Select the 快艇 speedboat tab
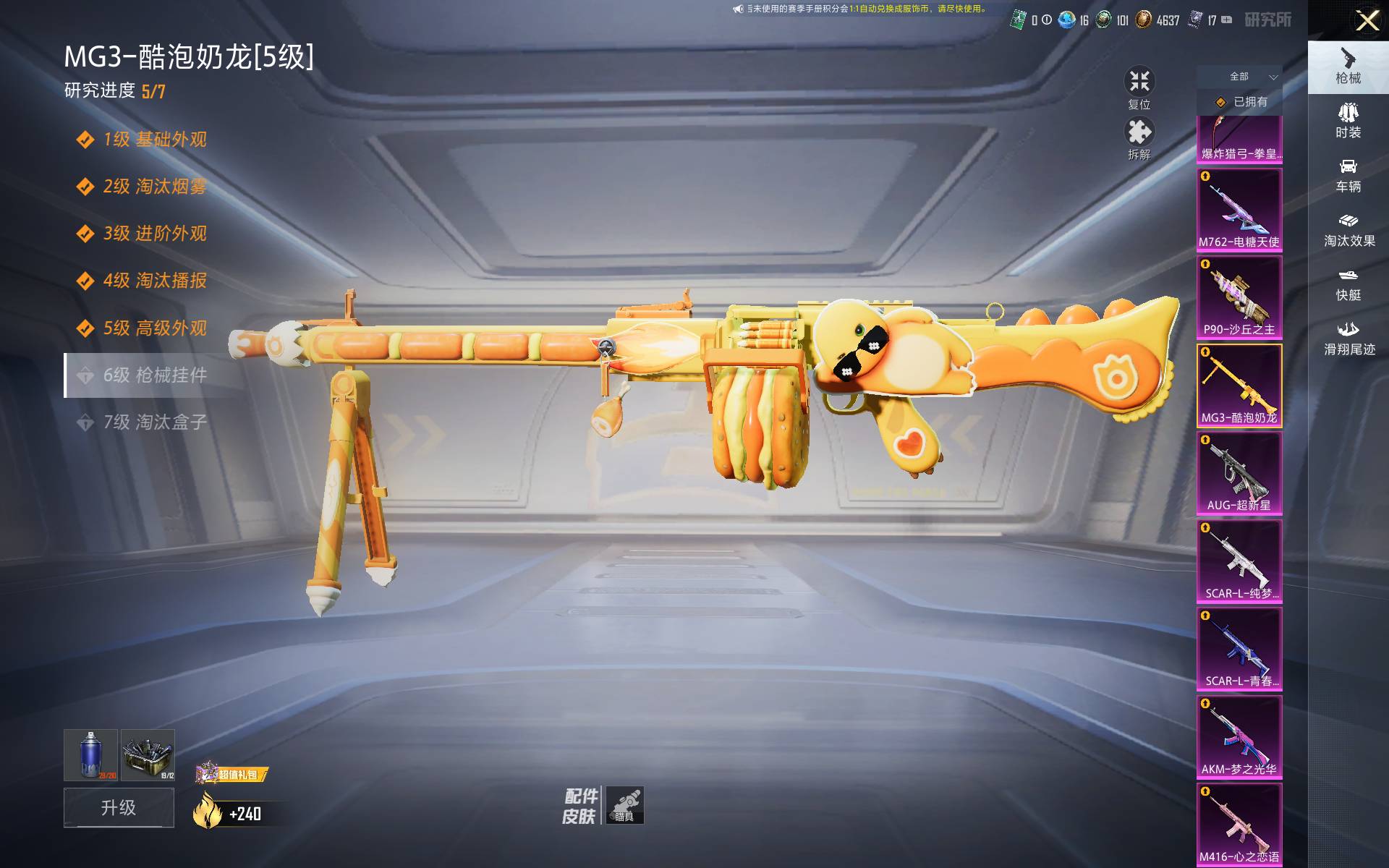Screen dimensions: 1389x868 (x=1348, y=284)
